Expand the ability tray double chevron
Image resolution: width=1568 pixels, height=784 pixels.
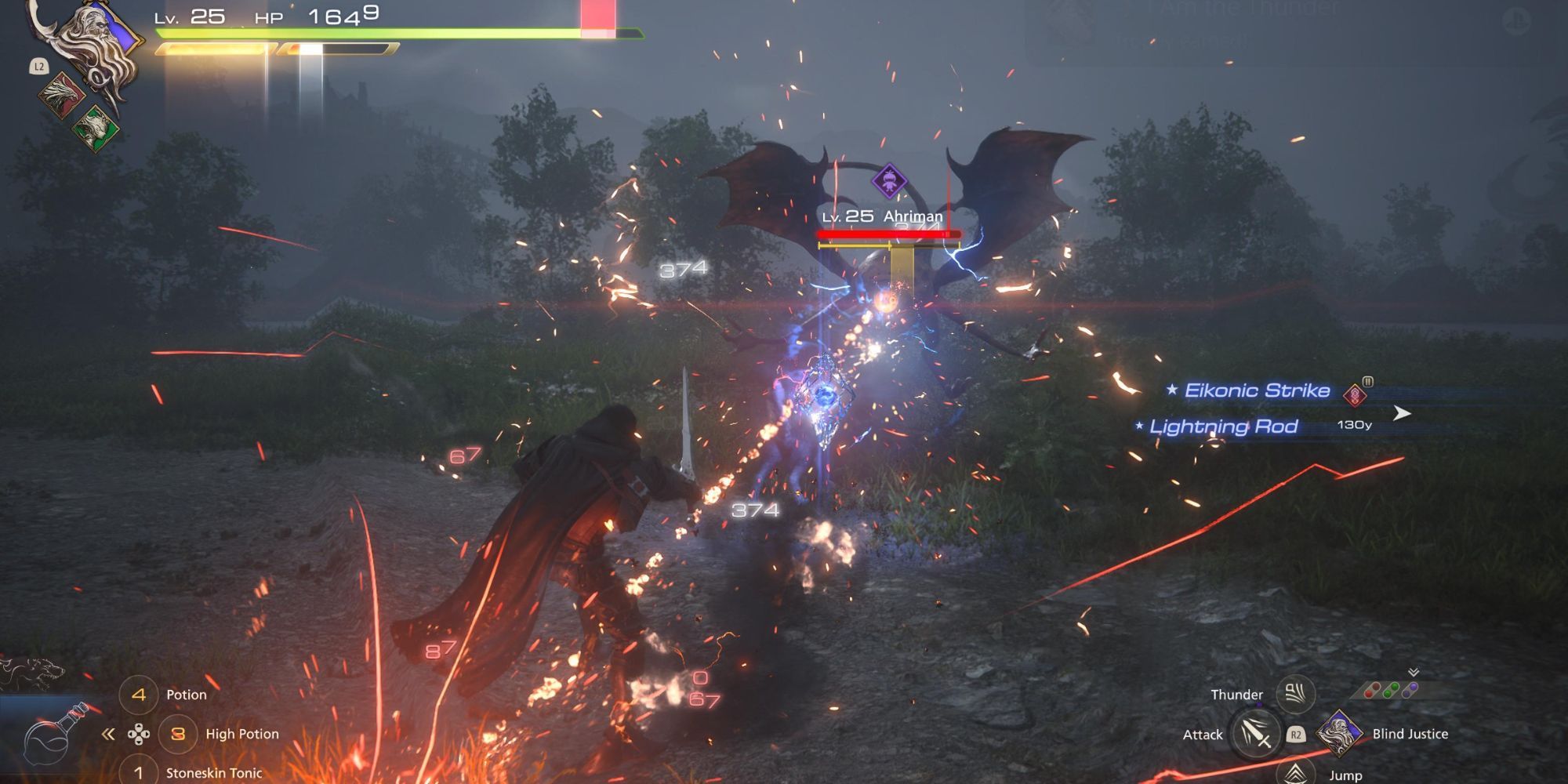1414,671
